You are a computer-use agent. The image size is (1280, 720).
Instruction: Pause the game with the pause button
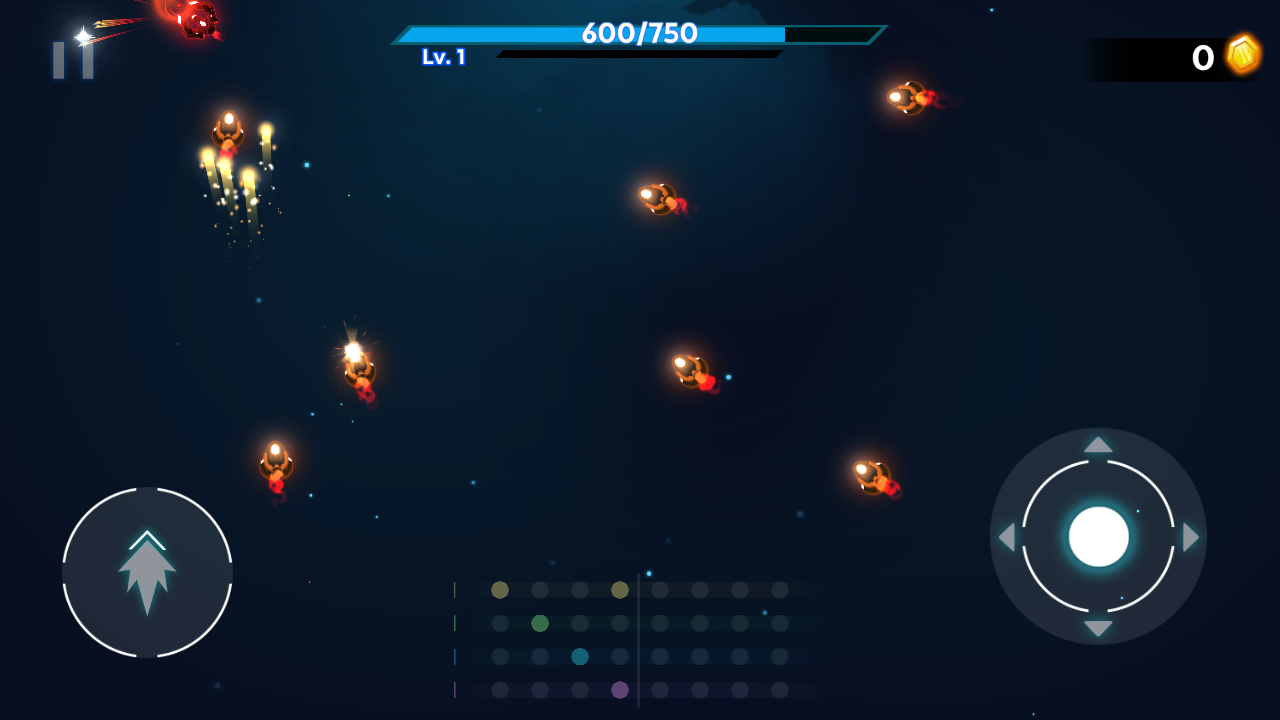(73, 59)
